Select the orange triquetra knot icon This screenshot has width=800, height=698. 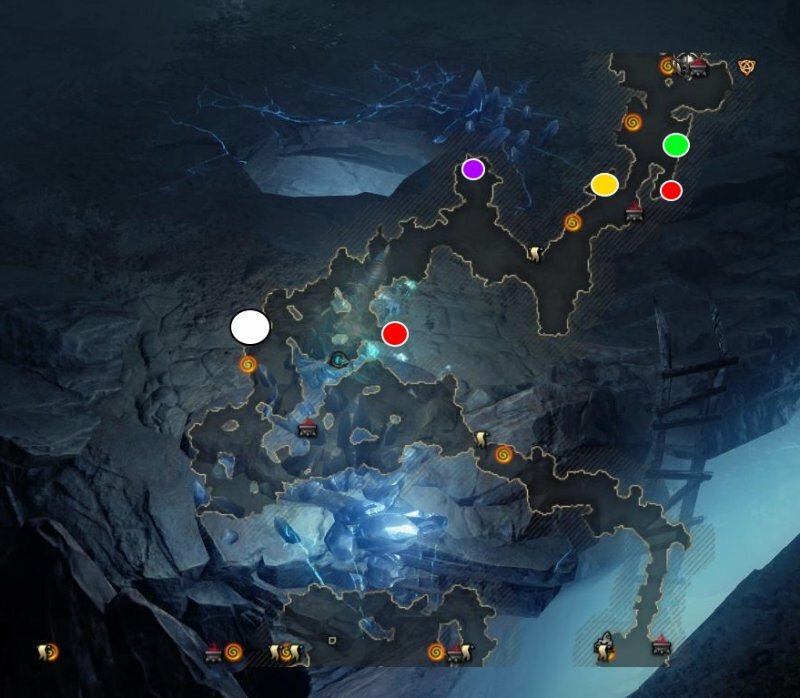point(745,67)
